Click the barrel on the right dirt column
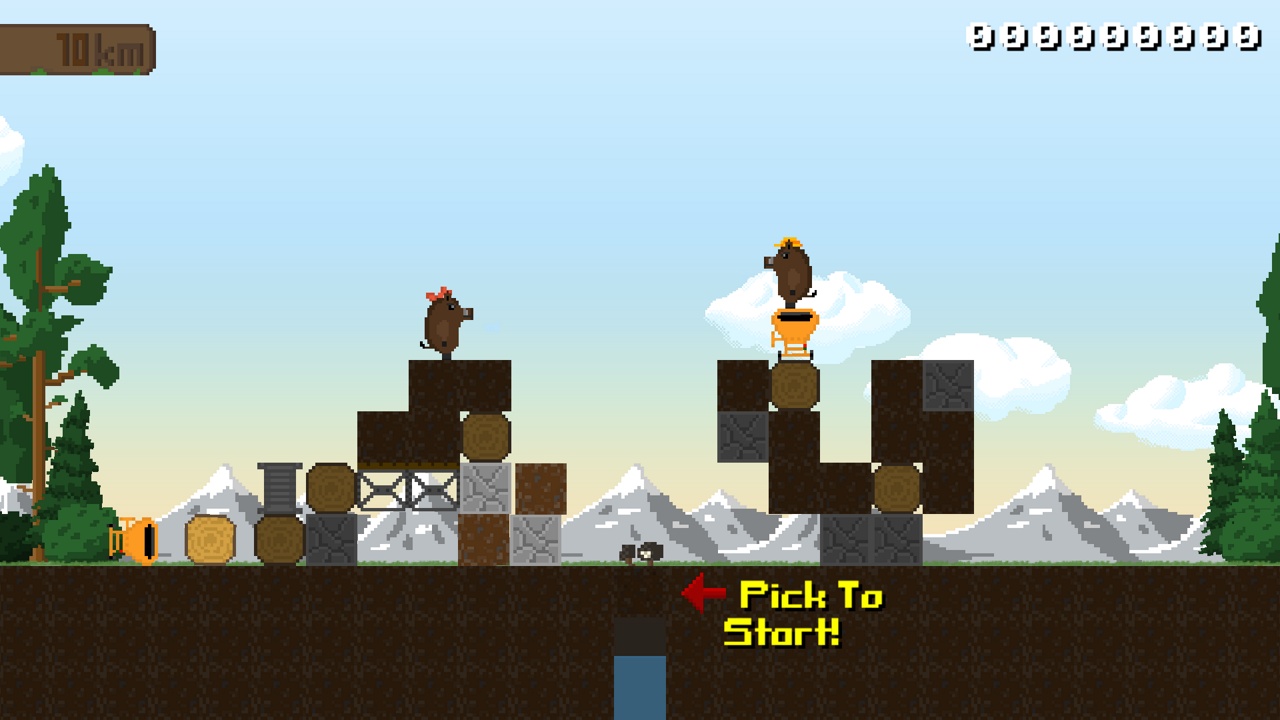 pos(898,487)
